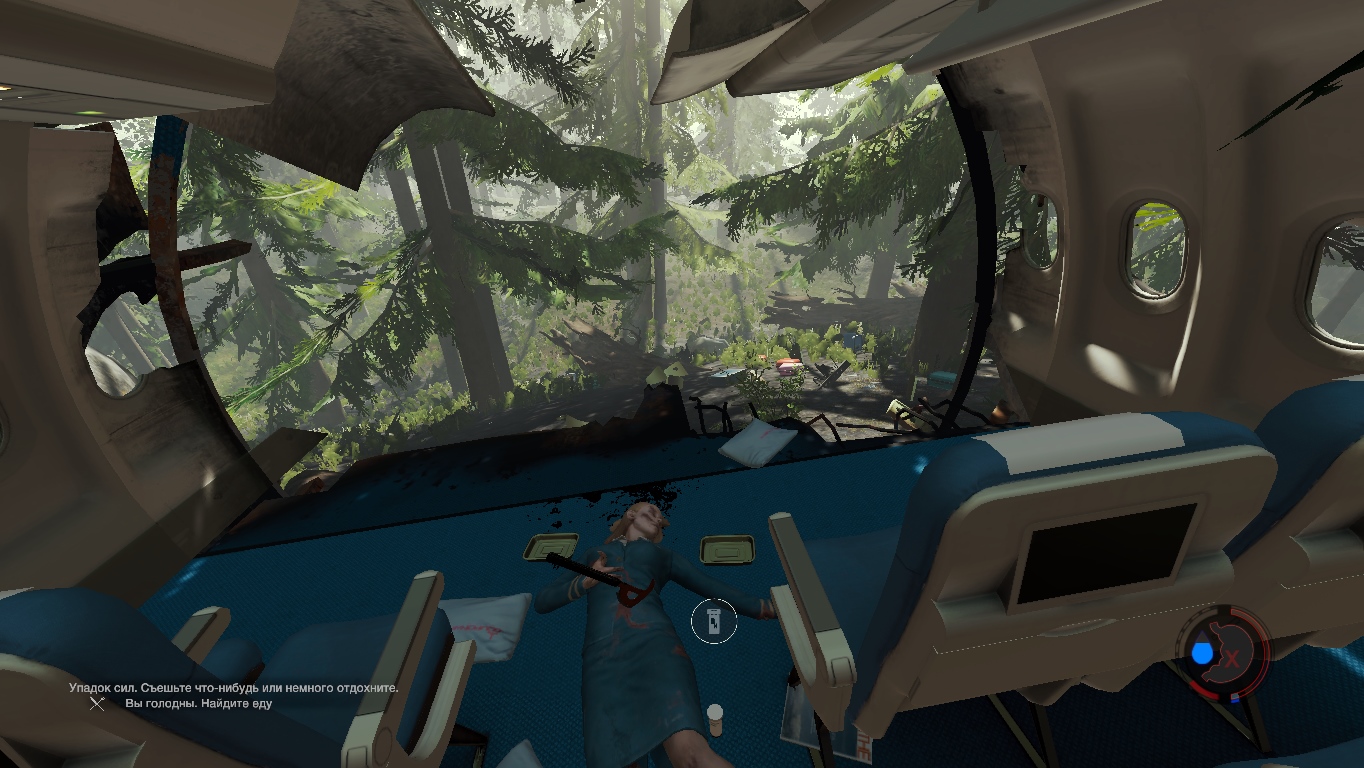Viewport: 1364px width, 768px height.
Task: Click the circled pill bottle pickup icon
Action: pyautogui.click(x=713, y=622)
